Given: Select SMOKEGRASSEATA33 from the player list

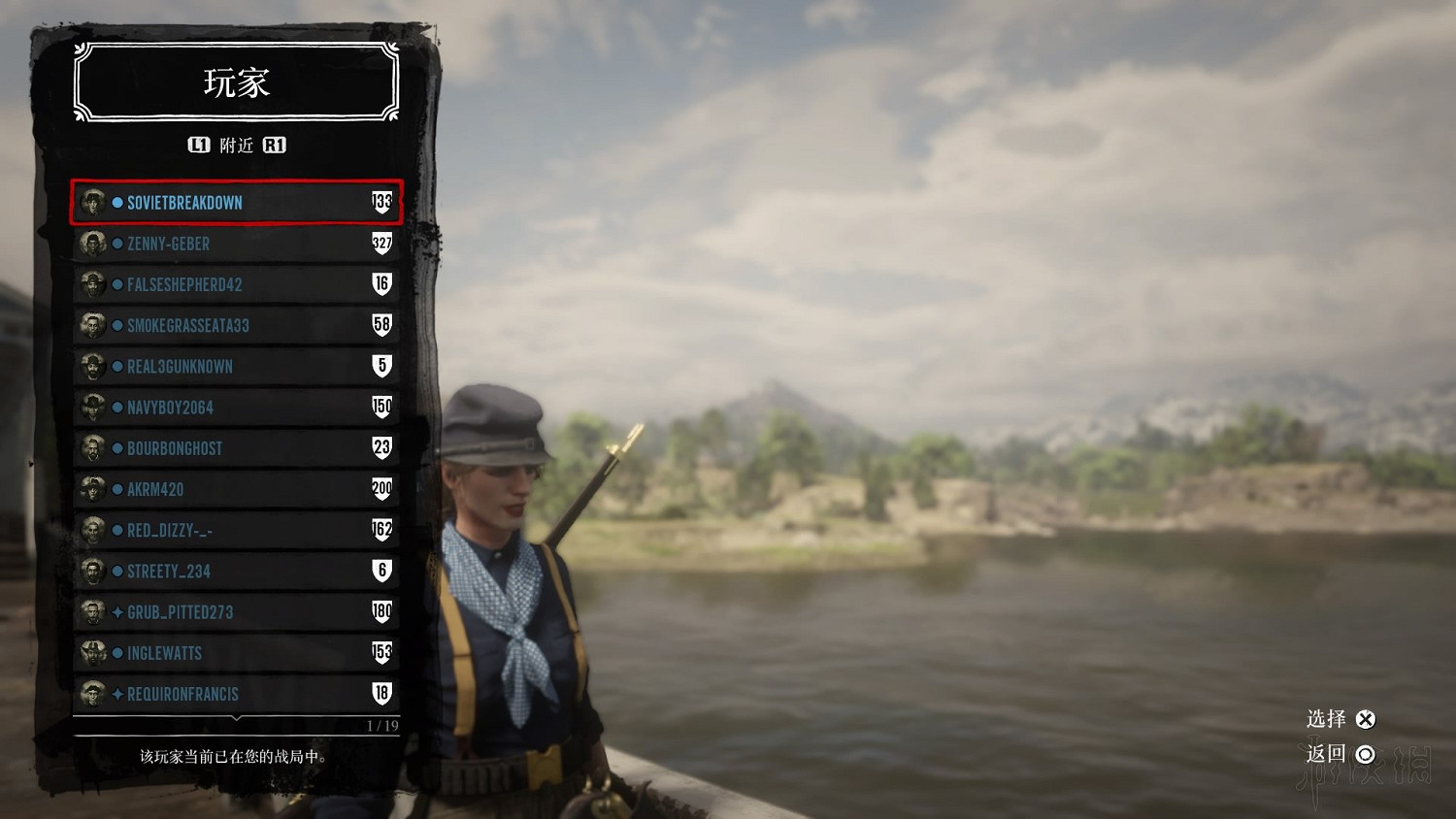Looking at the screenshot, I should [236, 325].
